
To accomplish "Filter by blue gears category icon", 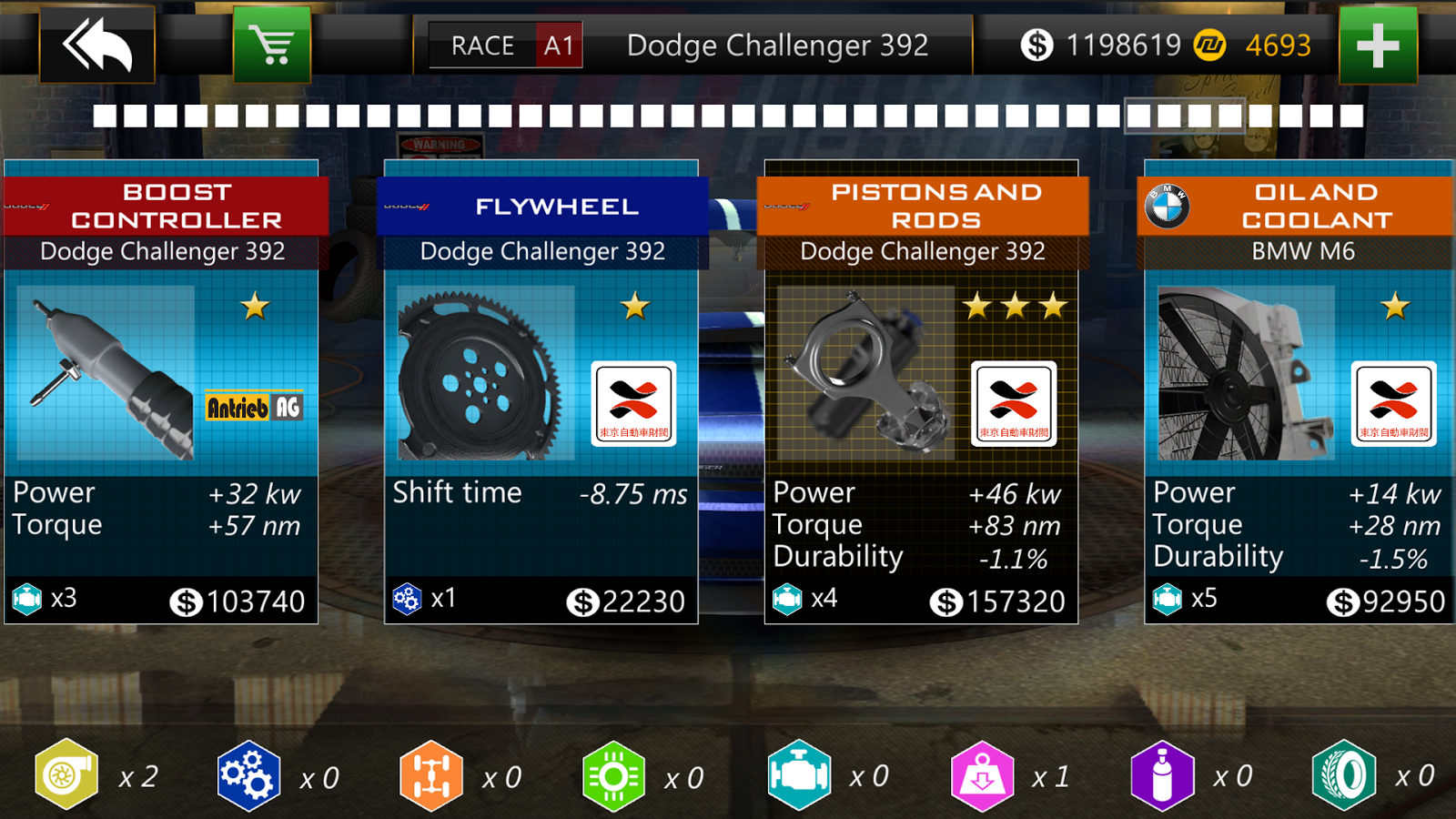I will coord(248,775).
